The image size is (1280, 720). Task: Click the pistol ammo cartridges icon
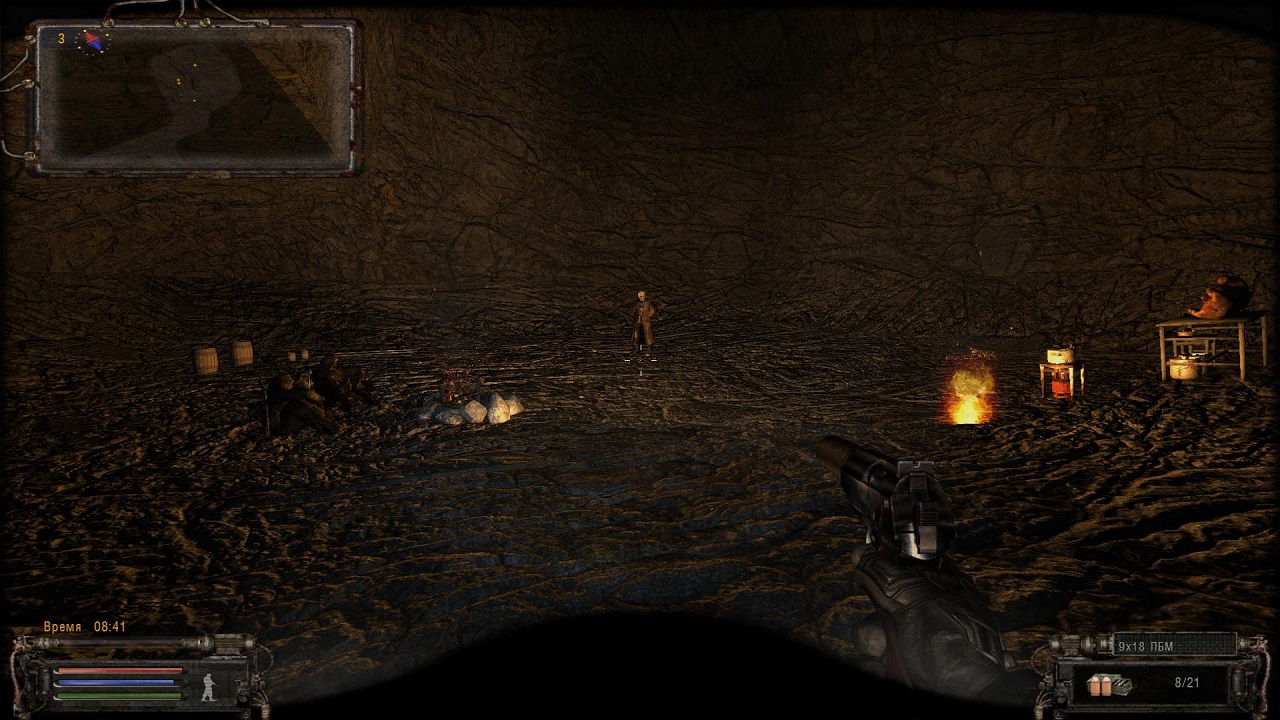[1109, 685]
